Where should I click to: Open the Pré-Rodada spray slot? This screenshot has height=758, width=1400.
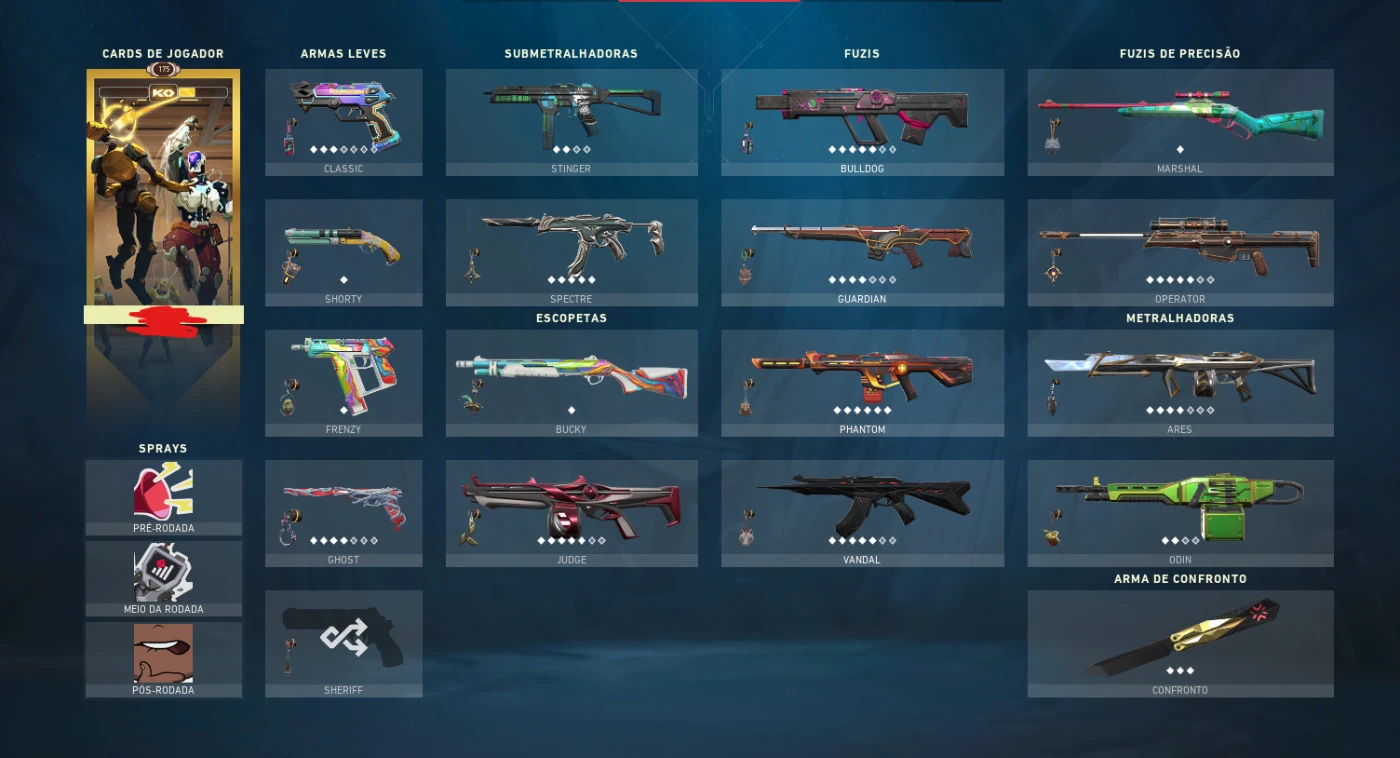(163, 490)
